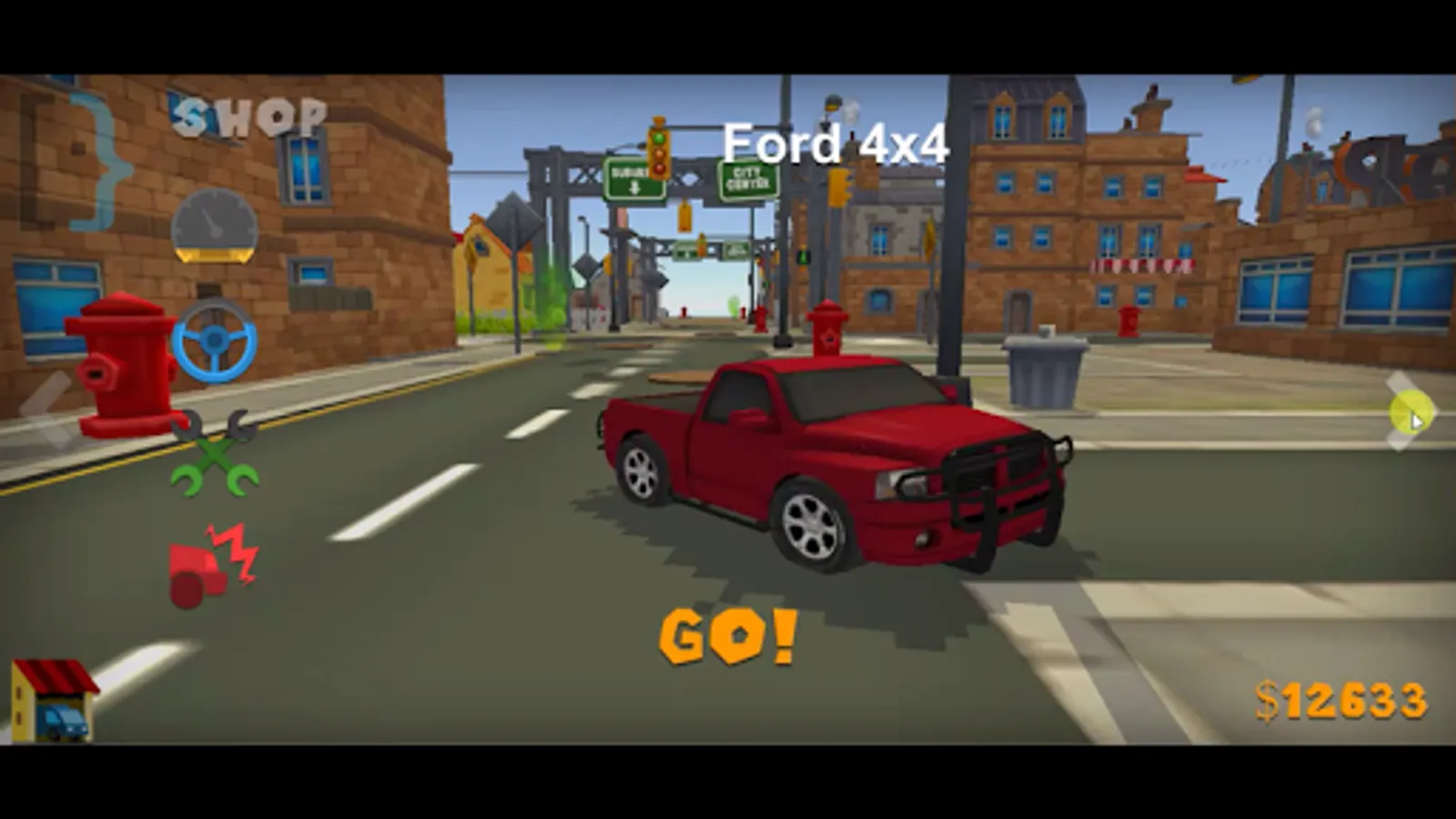Select the damaged car crash icon
This screenshot has height=819, width=1456.
(209, 558)
